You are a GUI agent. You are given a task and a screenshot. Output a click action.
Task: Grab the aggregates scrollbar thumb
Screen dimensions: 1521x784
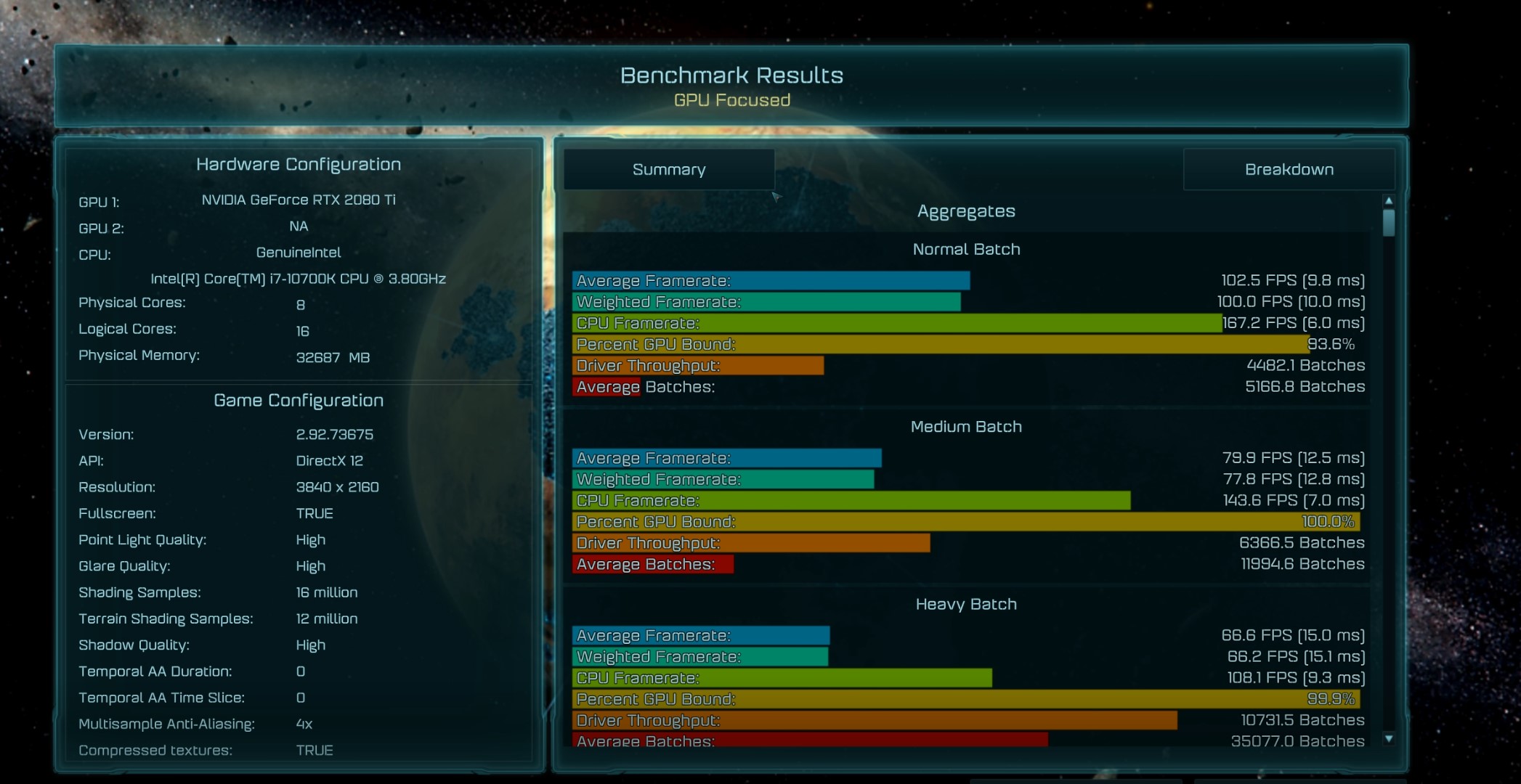[x=1389, y=223]
